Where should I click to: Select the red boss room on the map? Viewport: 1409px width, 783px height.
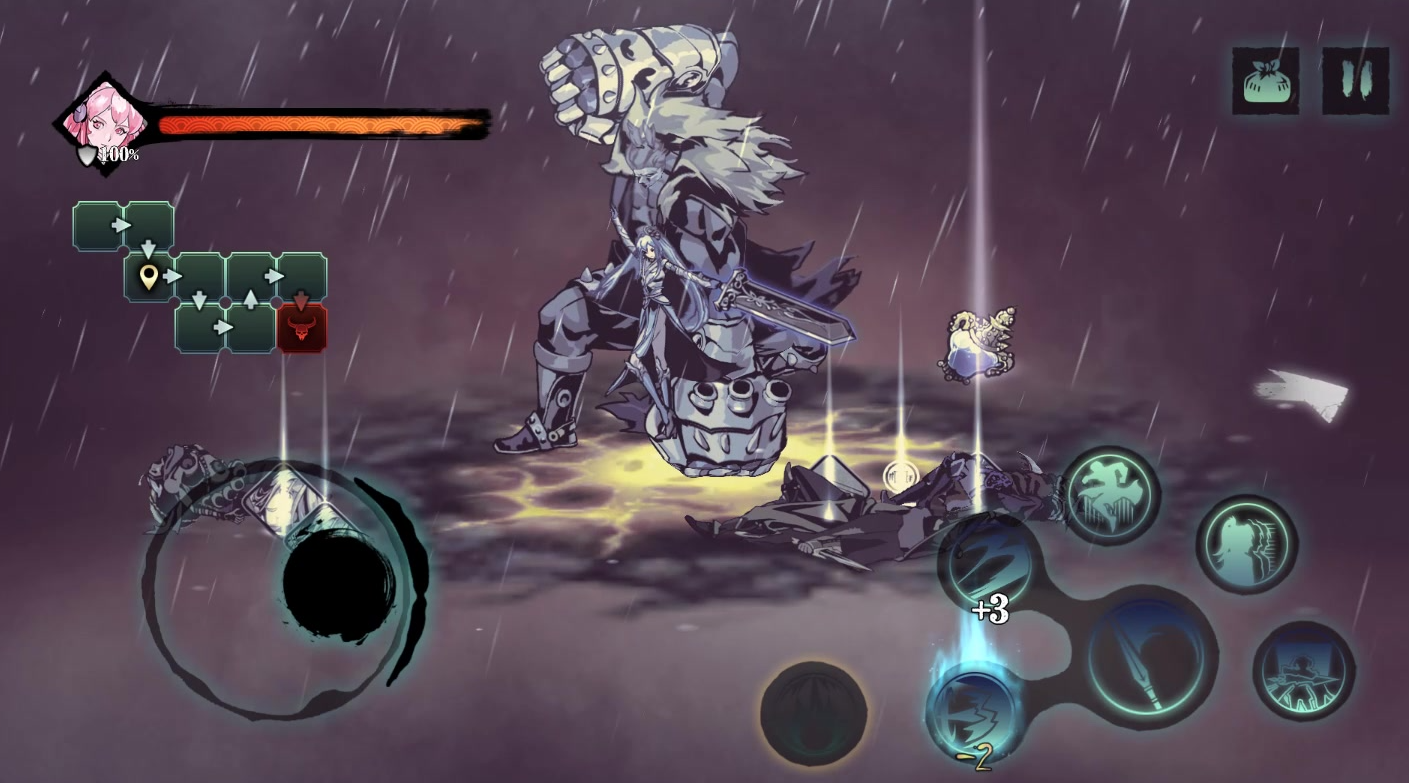(301, 327)
